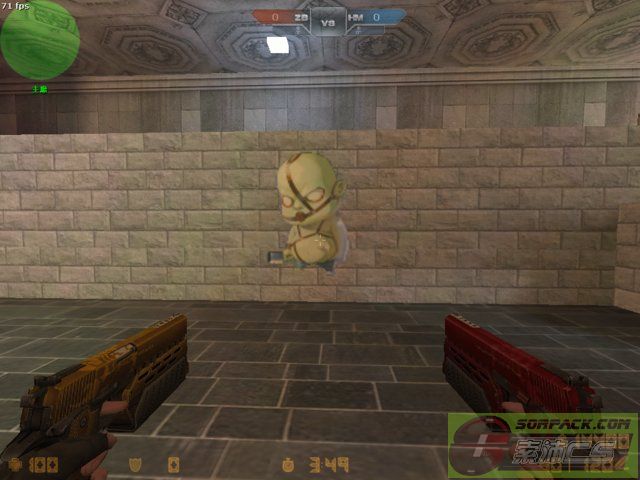This screenshot has width=640, height=480.
Task: Open the SORFACK.COM watermark logo
Action: click(544, 447)
